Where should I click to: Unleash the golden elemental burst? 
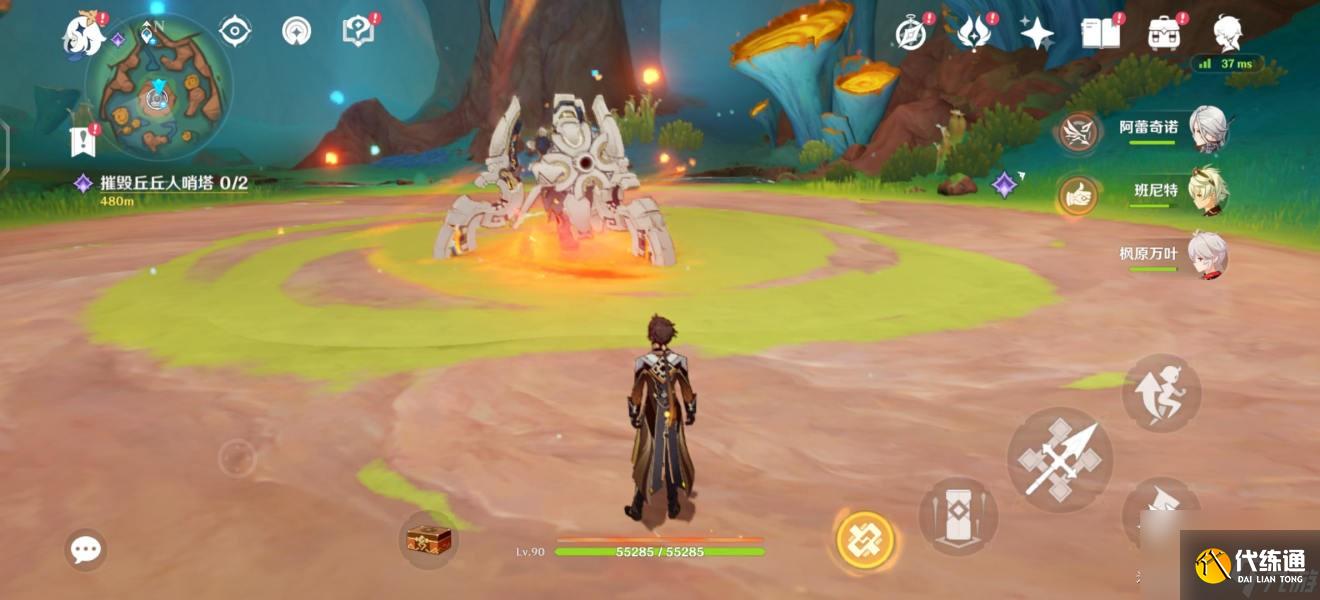pyautogui.click(x=864, y=540)
